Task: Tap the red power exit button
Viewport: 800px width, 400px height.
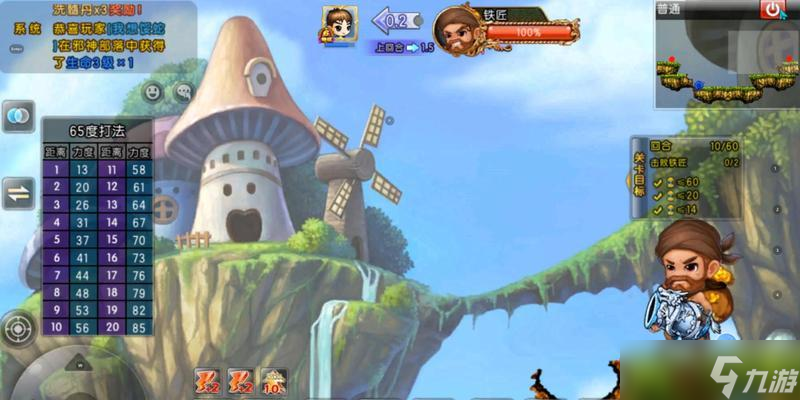Action: point(772,11)
